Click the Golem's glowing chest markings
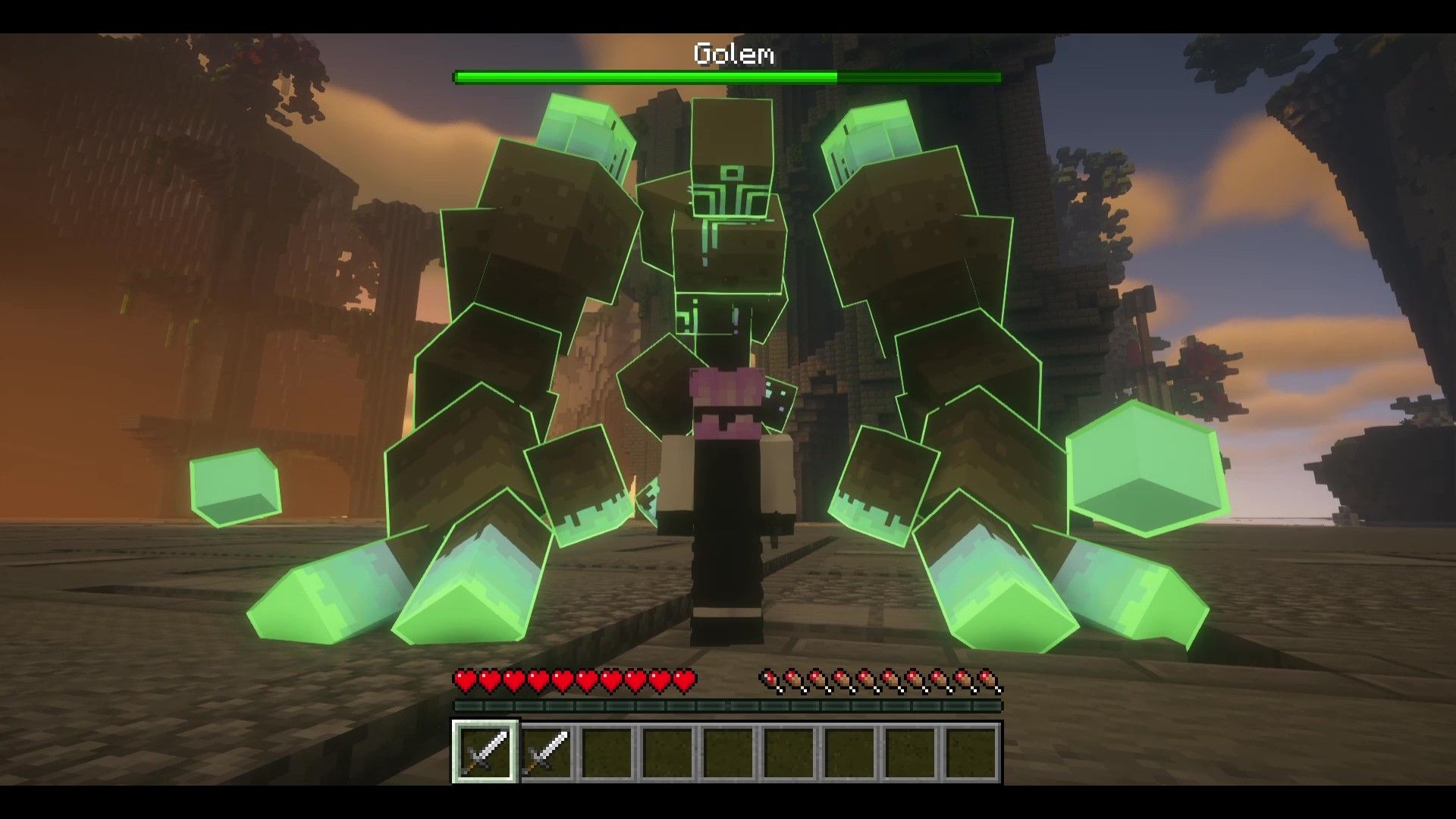The image size is (1456, 819). 730,197
